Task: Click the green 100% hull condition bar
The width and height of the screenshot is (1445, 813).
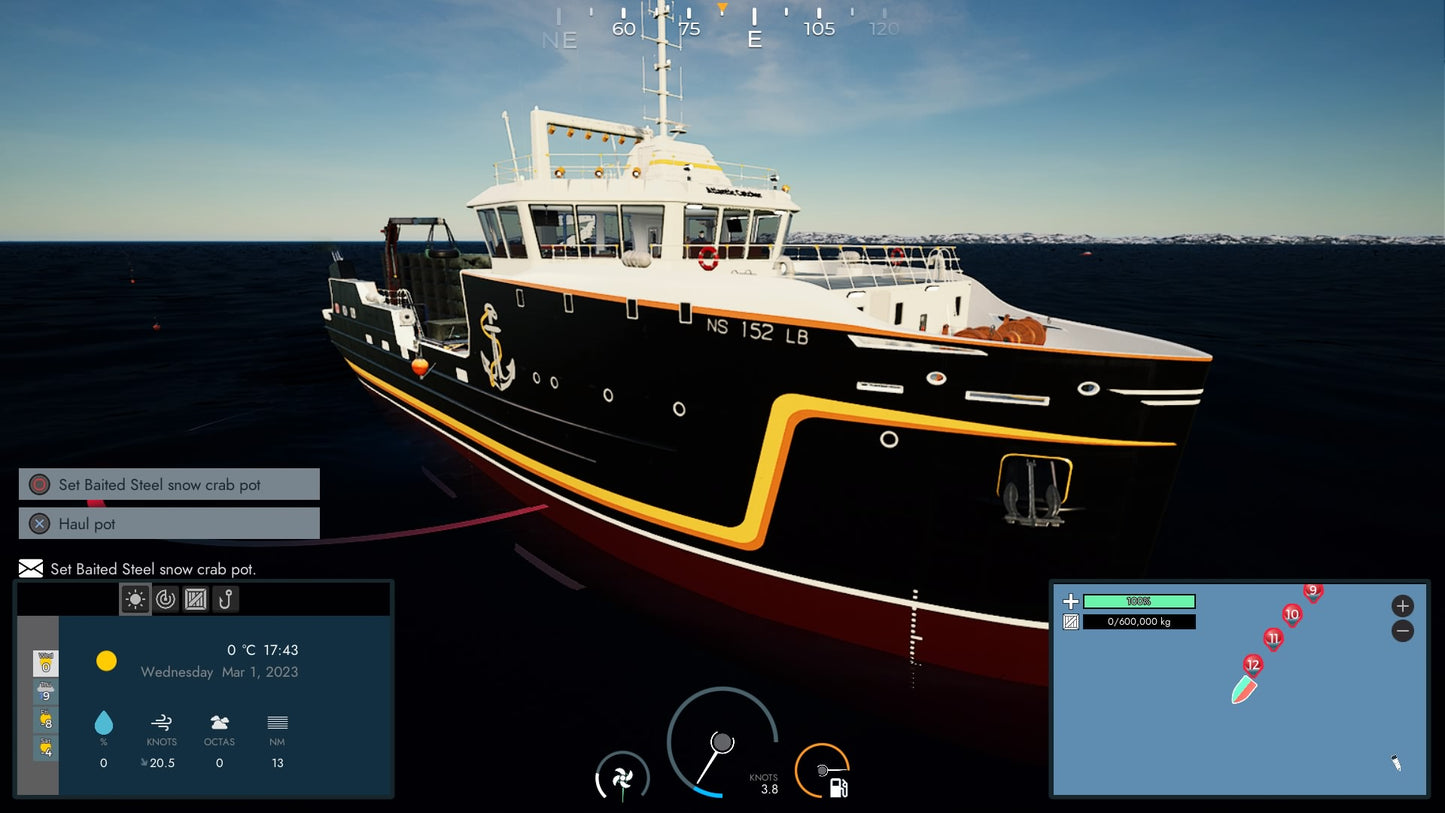Action: pyautogui.click(x=1139, y=601)
